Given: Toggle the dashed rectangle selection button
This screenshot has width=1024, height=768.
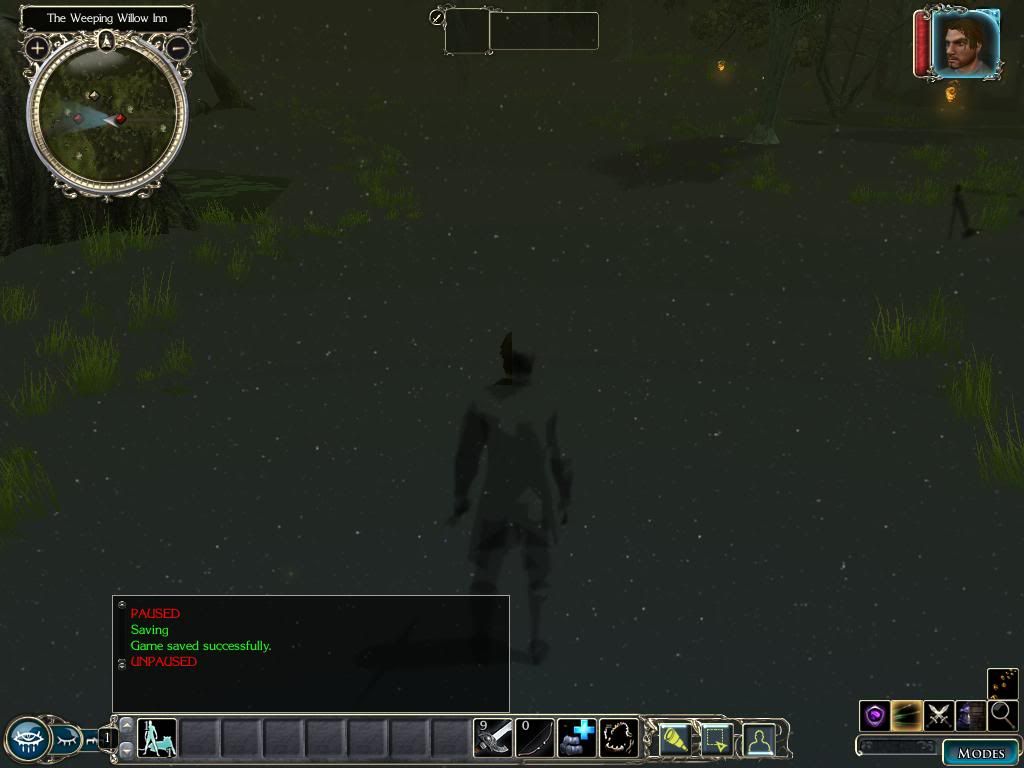Looking at the screenshot, I should 717,739.
